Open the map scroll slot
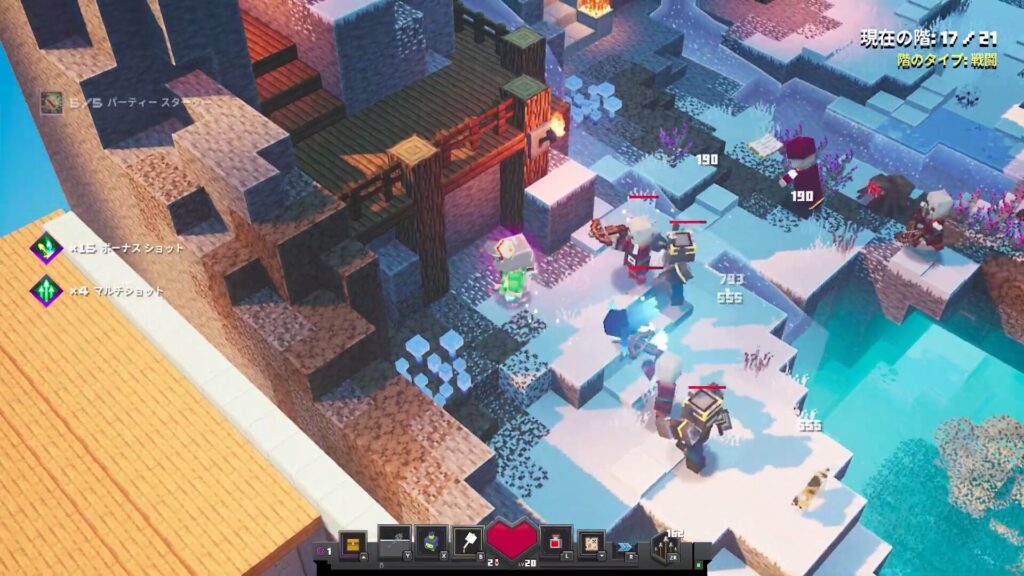 tap(592, 542)
